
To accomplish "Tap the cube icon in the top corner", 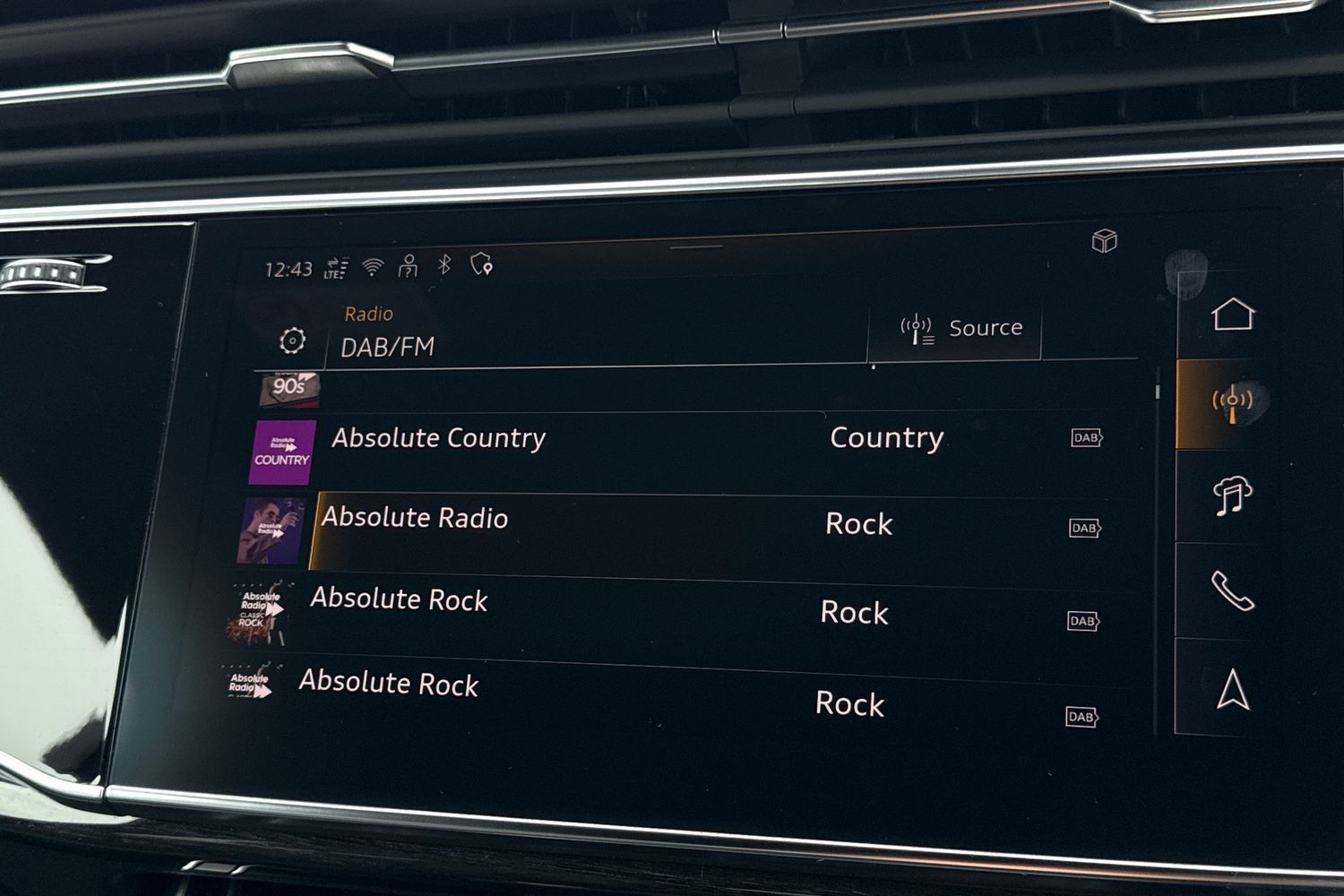I will click(1104, 241).
